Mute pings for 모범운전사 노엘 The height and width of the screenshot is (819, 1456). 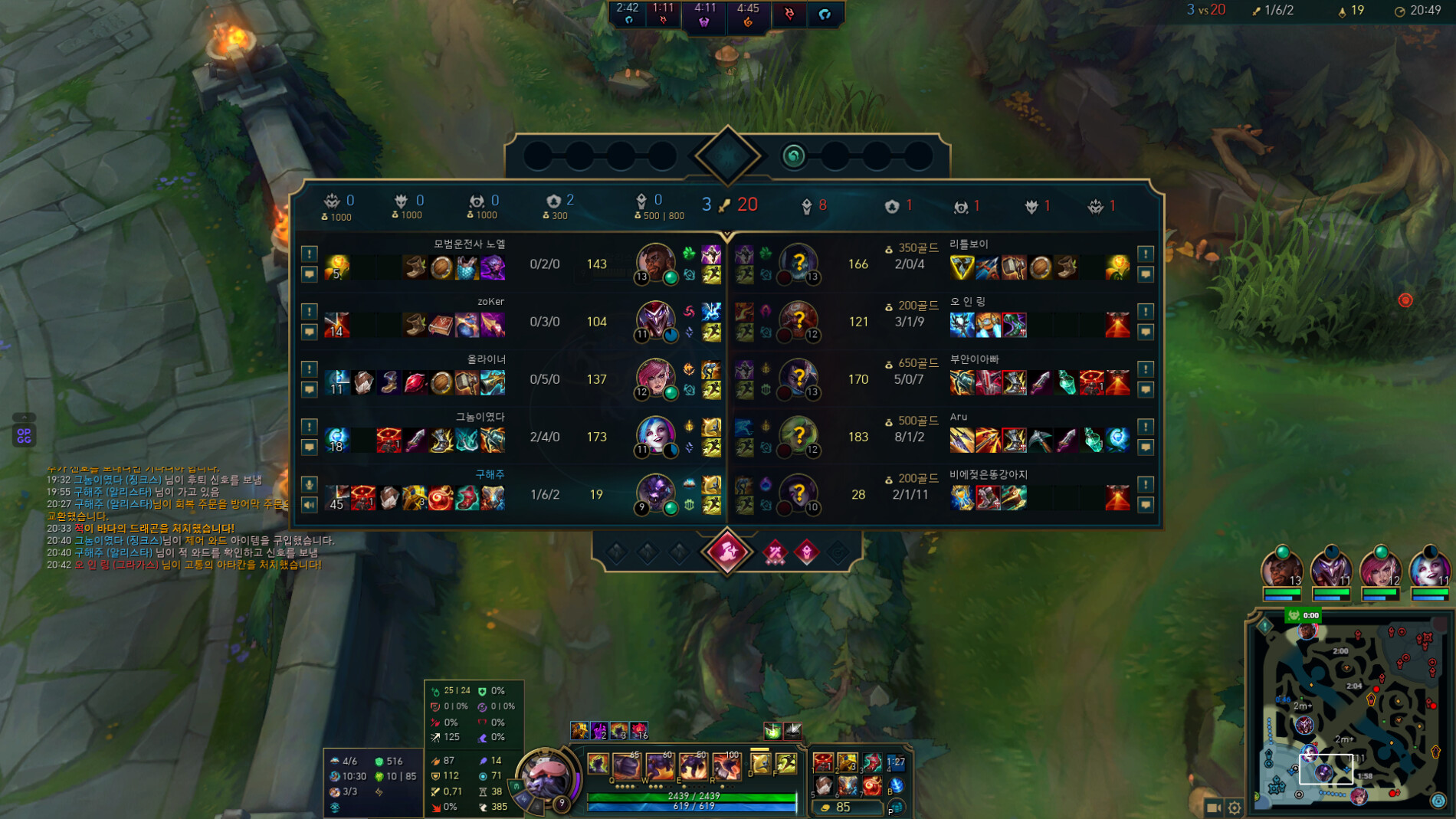point(309,254)
